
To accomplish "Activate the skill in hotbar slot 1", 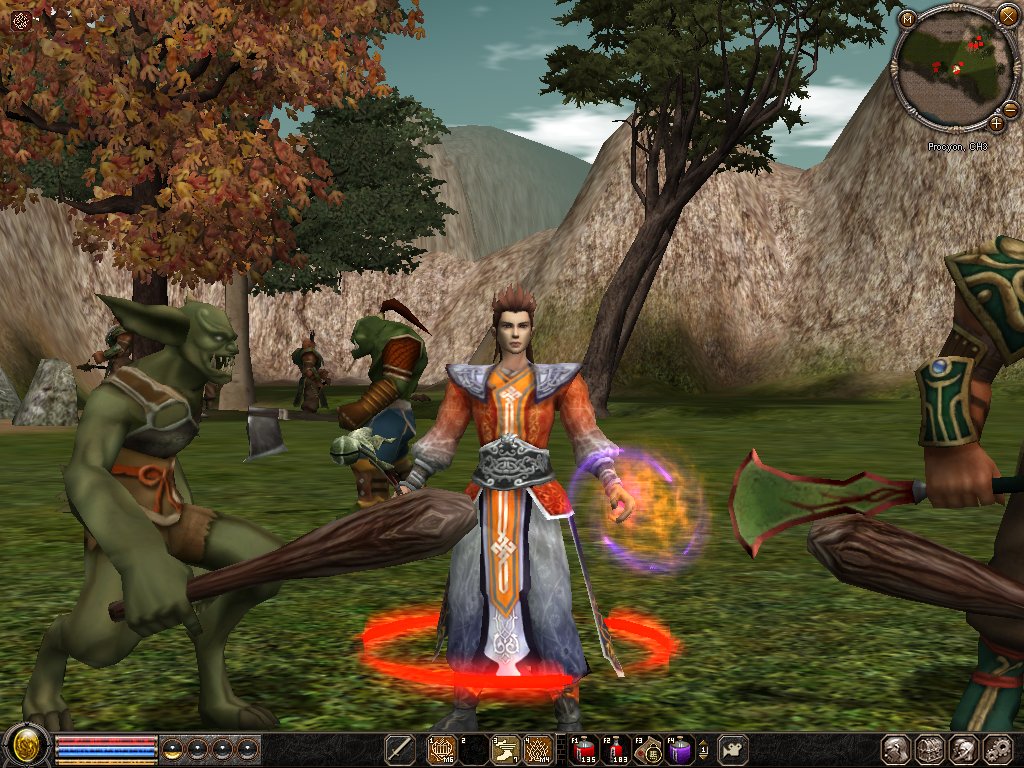I will (441, 749).
